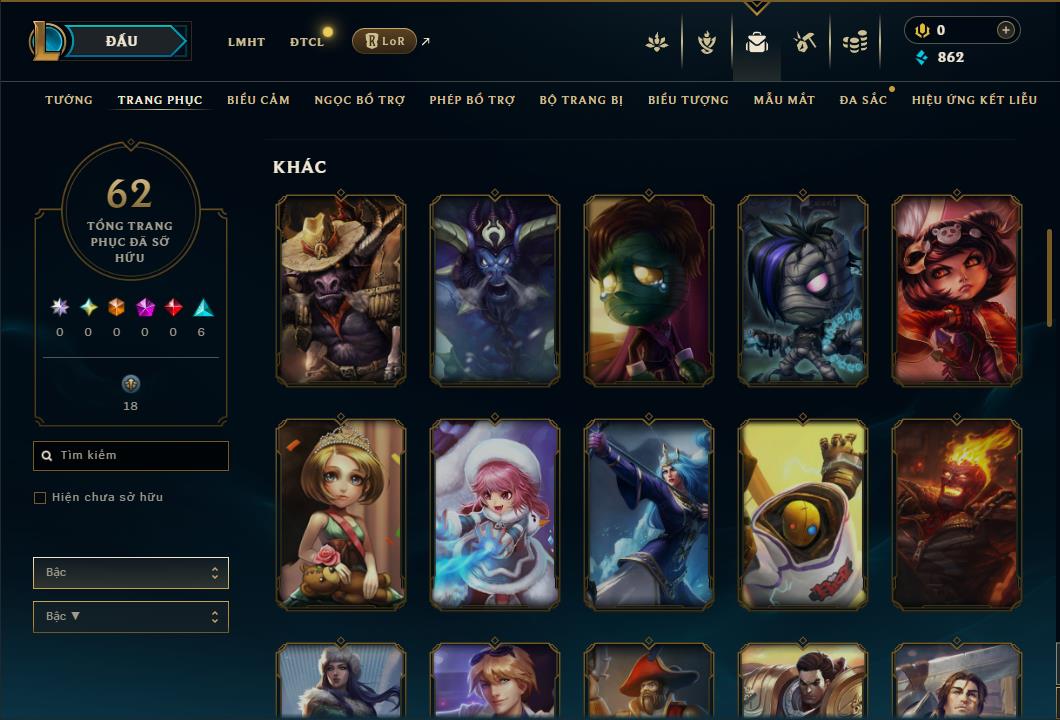Click the ĐẤU play button
Viewport: 1060px width, 720px height.
tap(121, 41)
